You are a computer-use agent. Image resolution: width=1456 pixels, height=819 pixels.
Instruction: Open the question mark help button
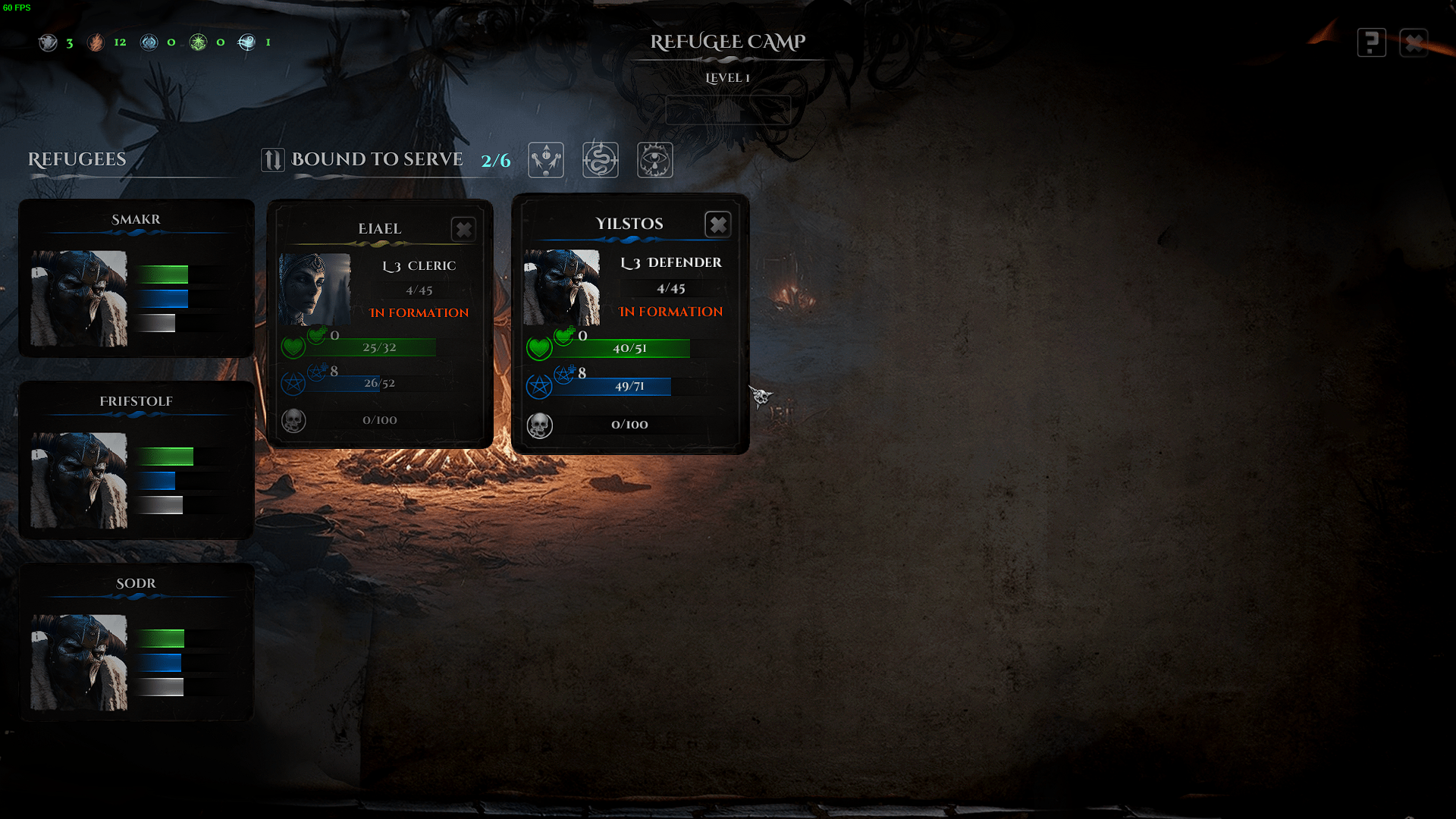coord(1371,42)
